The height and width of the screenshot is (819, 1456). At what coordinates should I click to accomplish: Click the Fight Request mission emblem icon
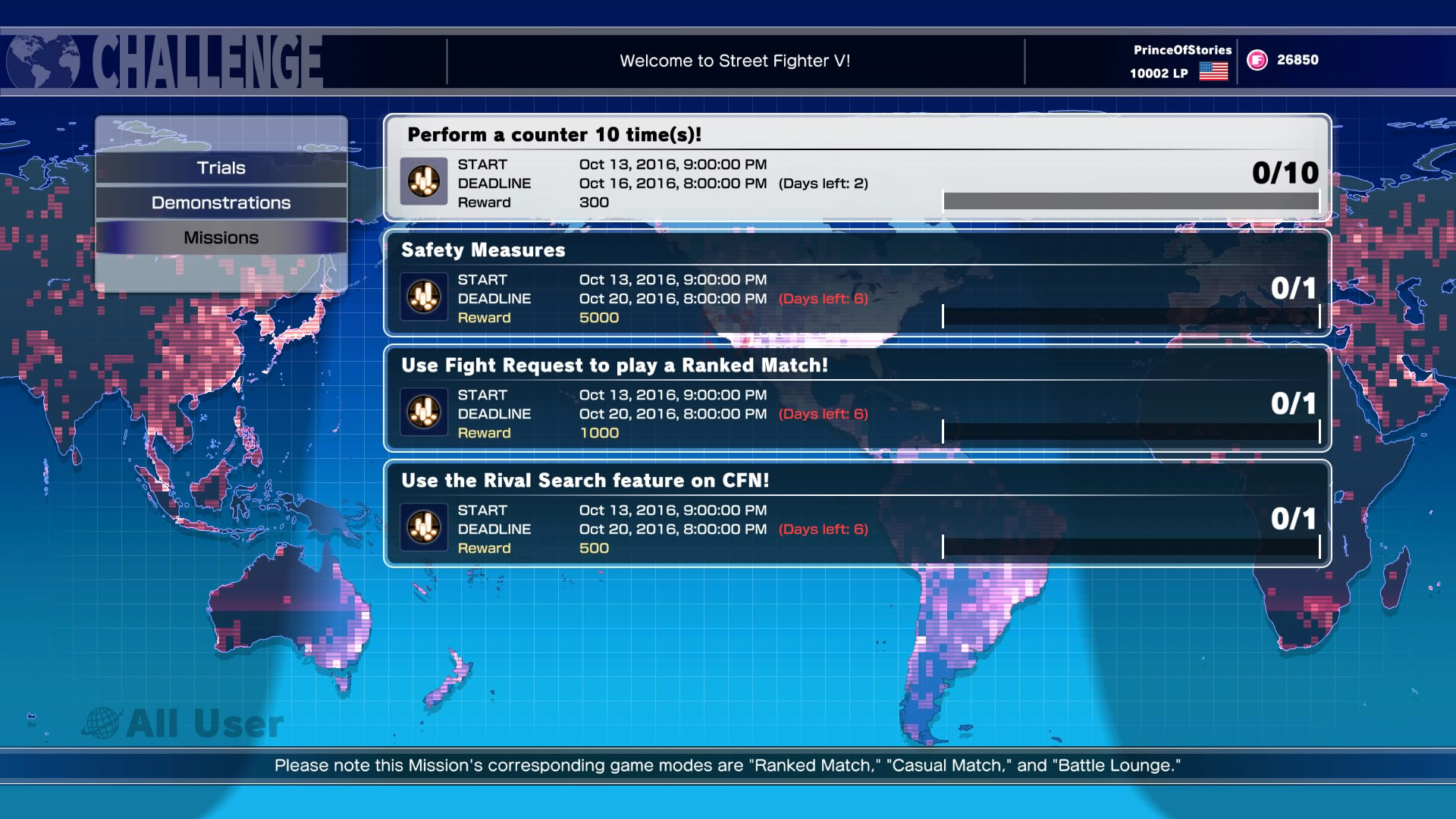click(423, 413)
